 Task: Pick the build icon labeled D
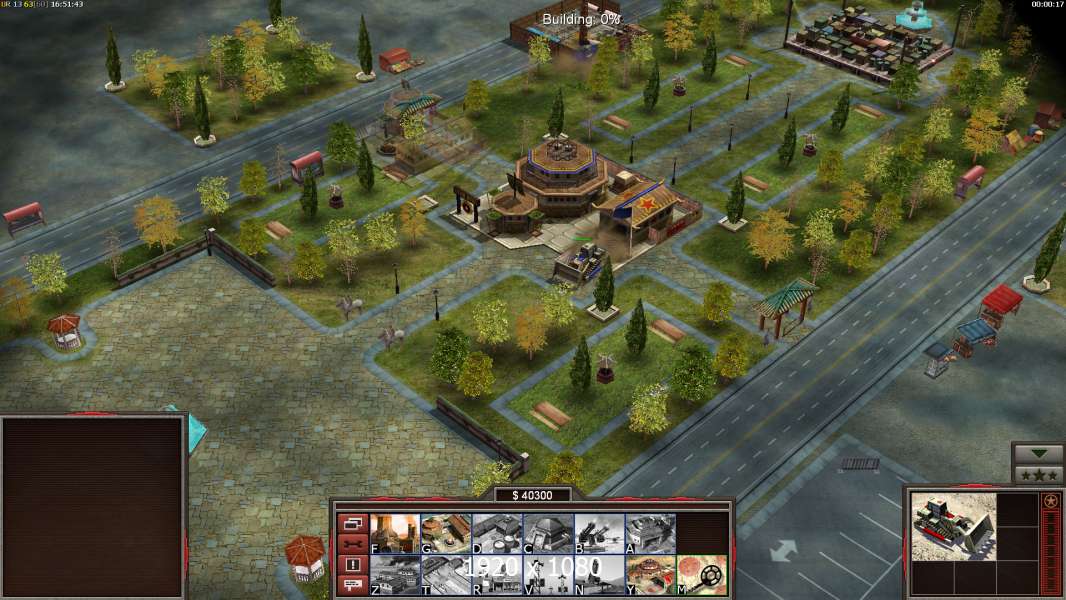(497, 534)
